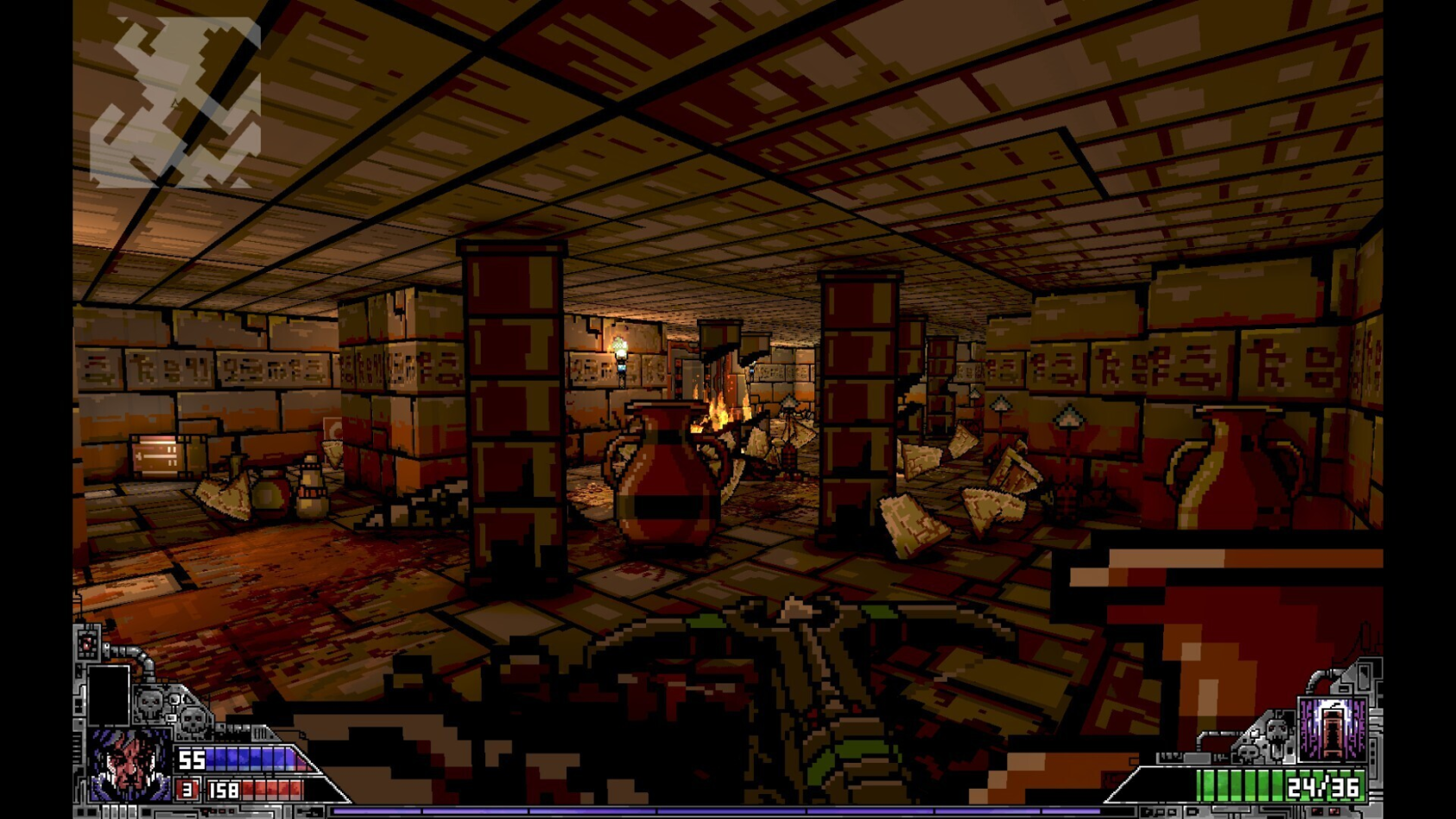1456x819 pixels.
Task: Click the health value 55
Action: [192, 759]
